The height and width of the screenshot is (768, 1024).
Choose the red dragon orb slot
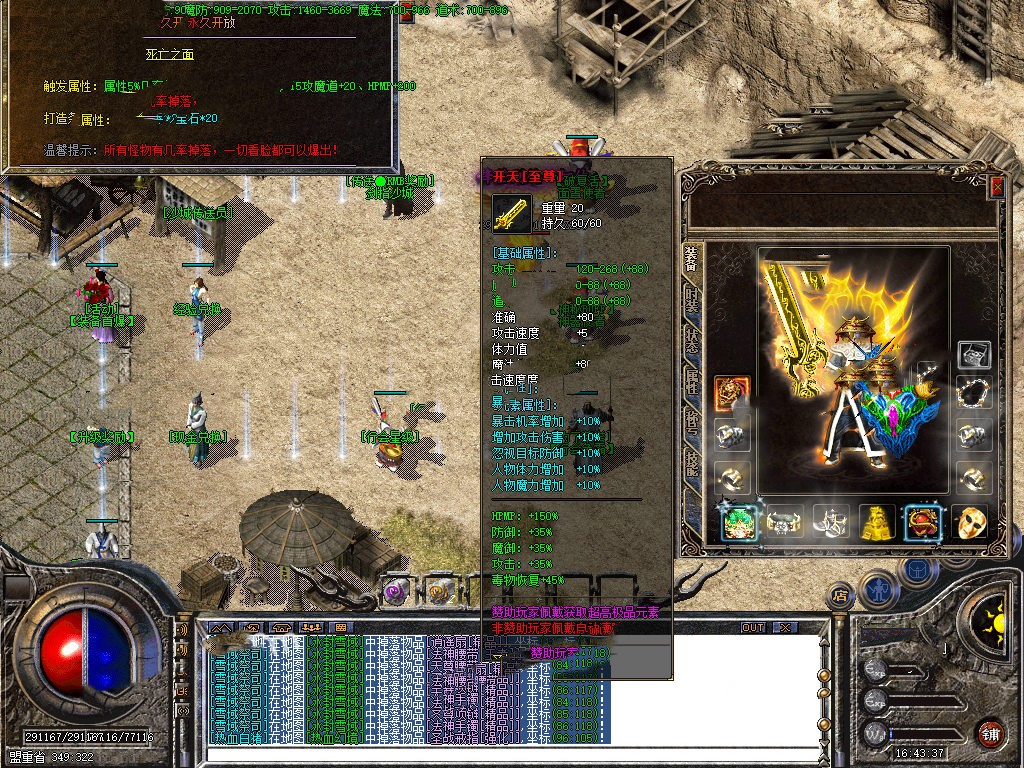click(923, 521)
